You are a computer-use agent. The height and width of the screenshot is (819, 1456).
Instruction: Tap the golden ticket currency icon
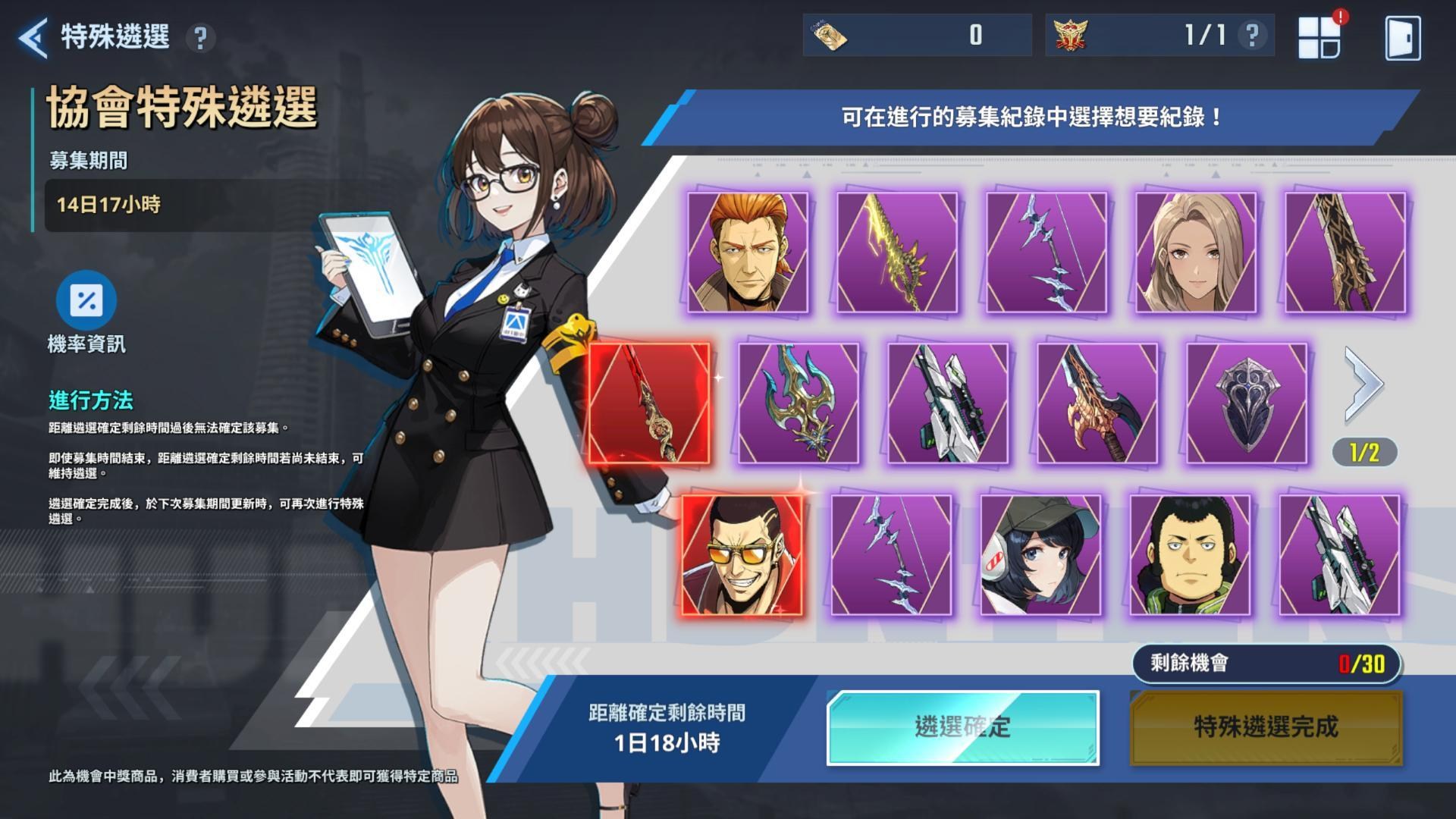(x=831, y=34)
